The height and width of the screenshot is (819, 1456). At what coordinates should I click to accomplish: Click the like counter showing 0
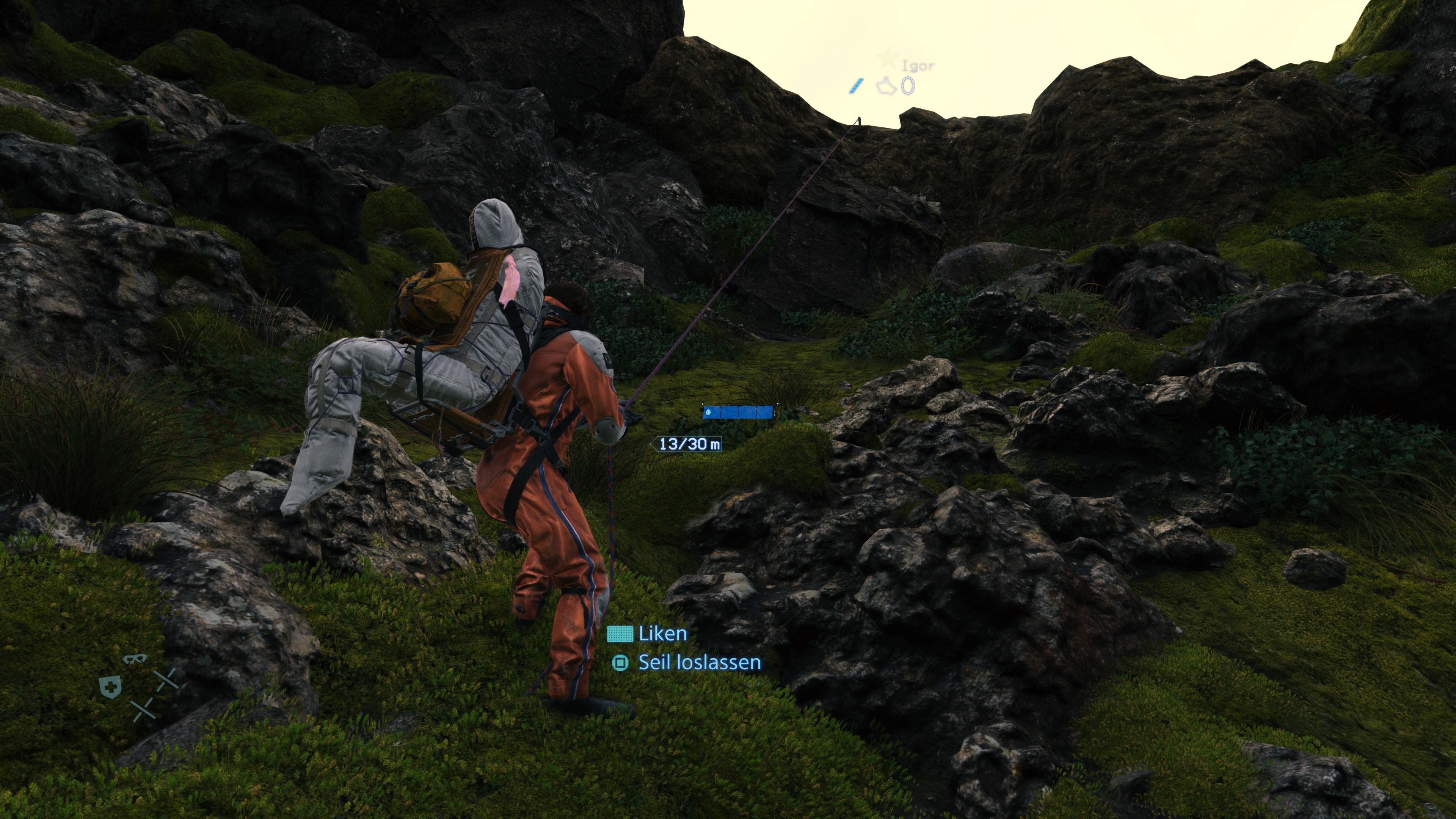(908, 86)
